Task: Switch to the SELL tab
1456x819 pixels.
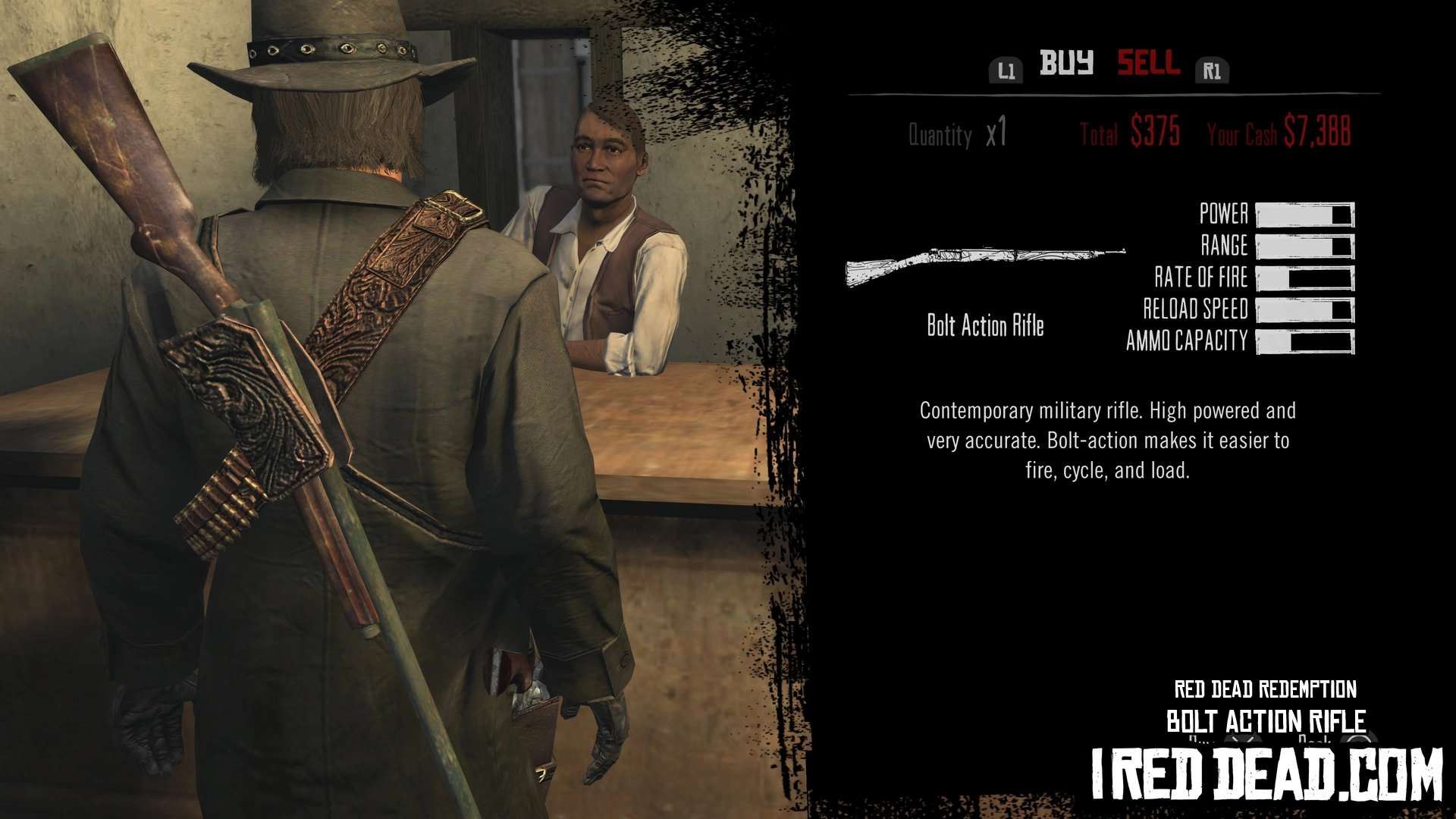Action: tap(1148, 63)
